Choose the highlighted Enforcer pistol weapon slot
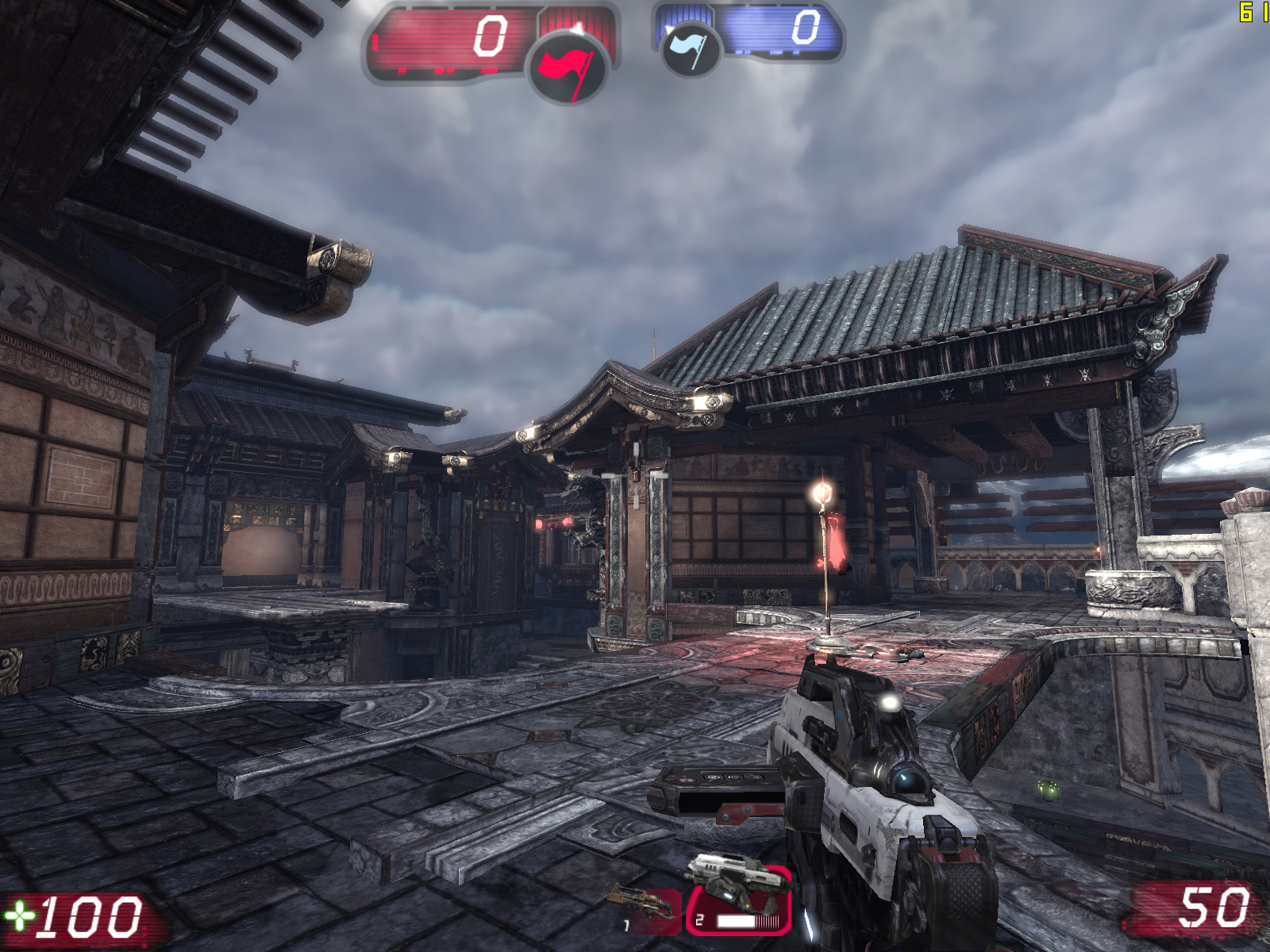This screenshot has width=1270, height=952. click(x=739, y=900)
